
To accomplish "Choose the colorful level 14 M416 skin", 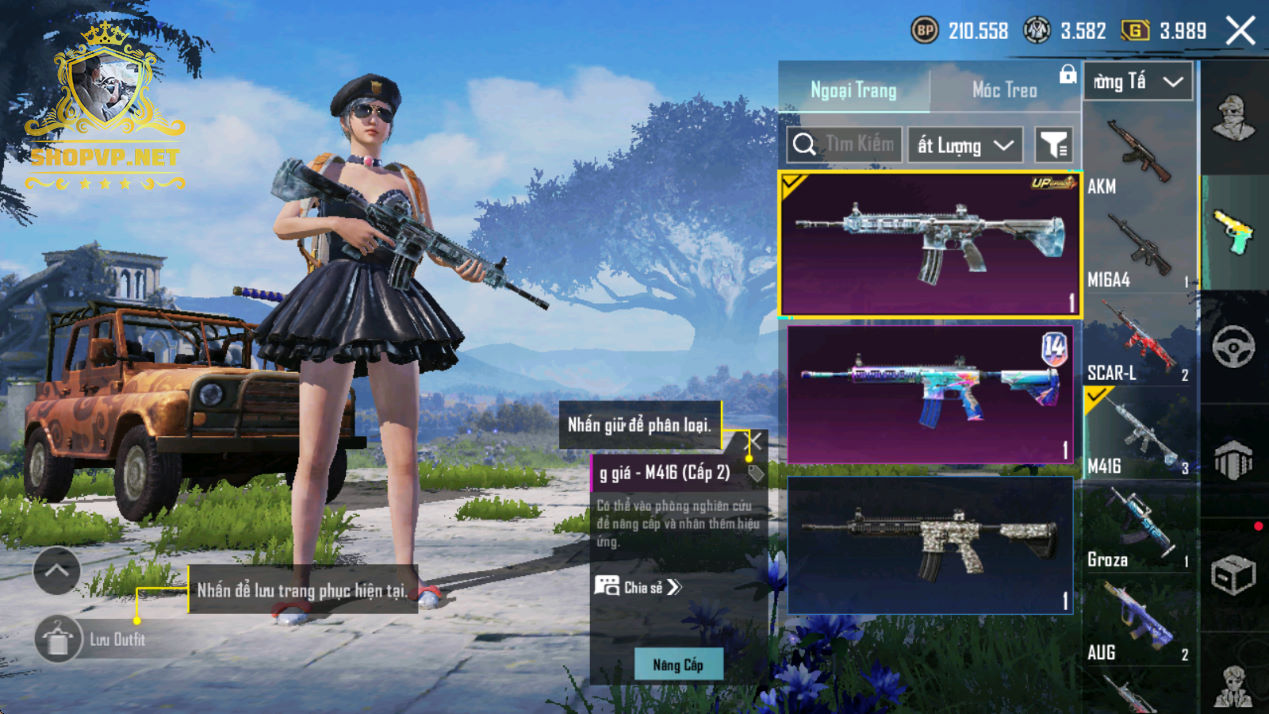I will pos(930,394).
